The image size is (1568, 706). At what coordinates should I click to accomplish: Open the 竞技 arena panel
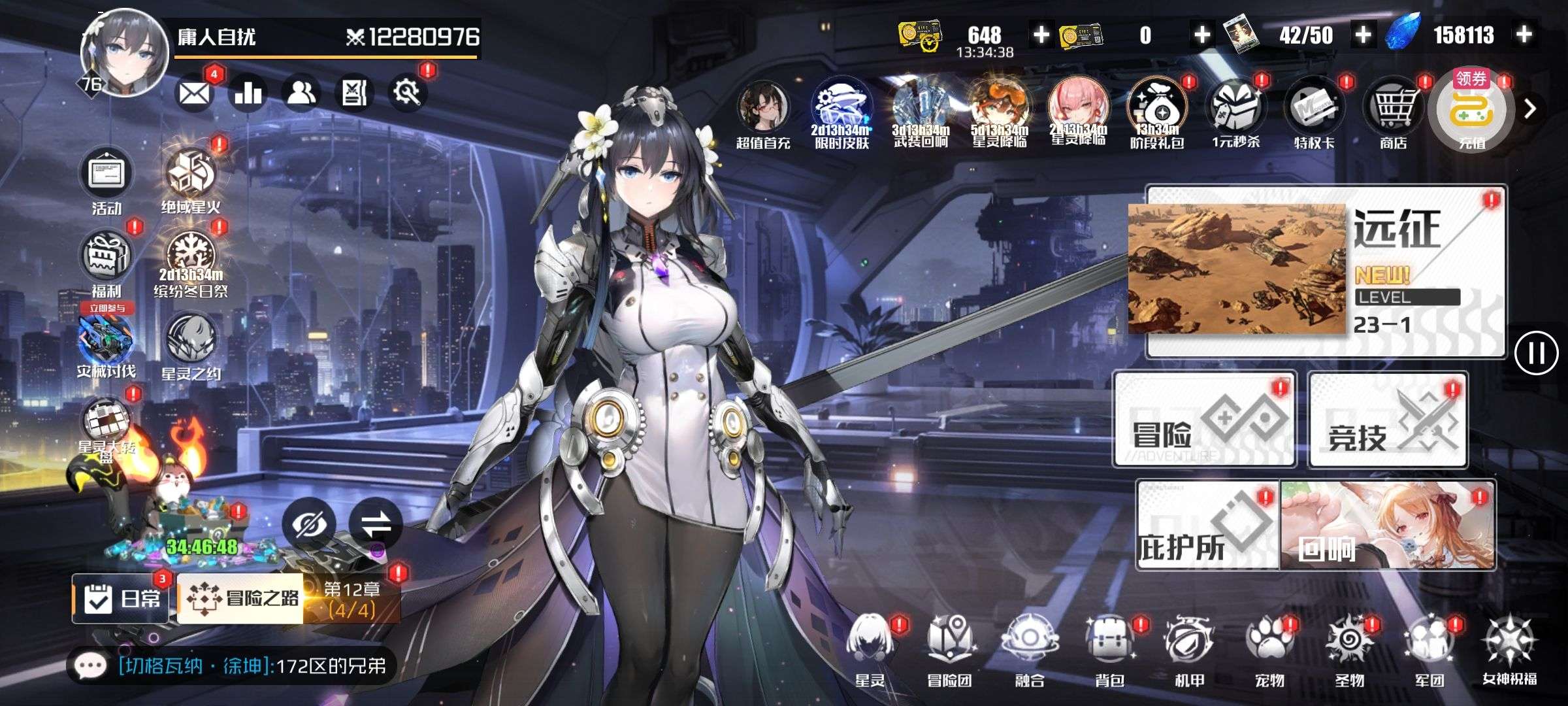1387,420
